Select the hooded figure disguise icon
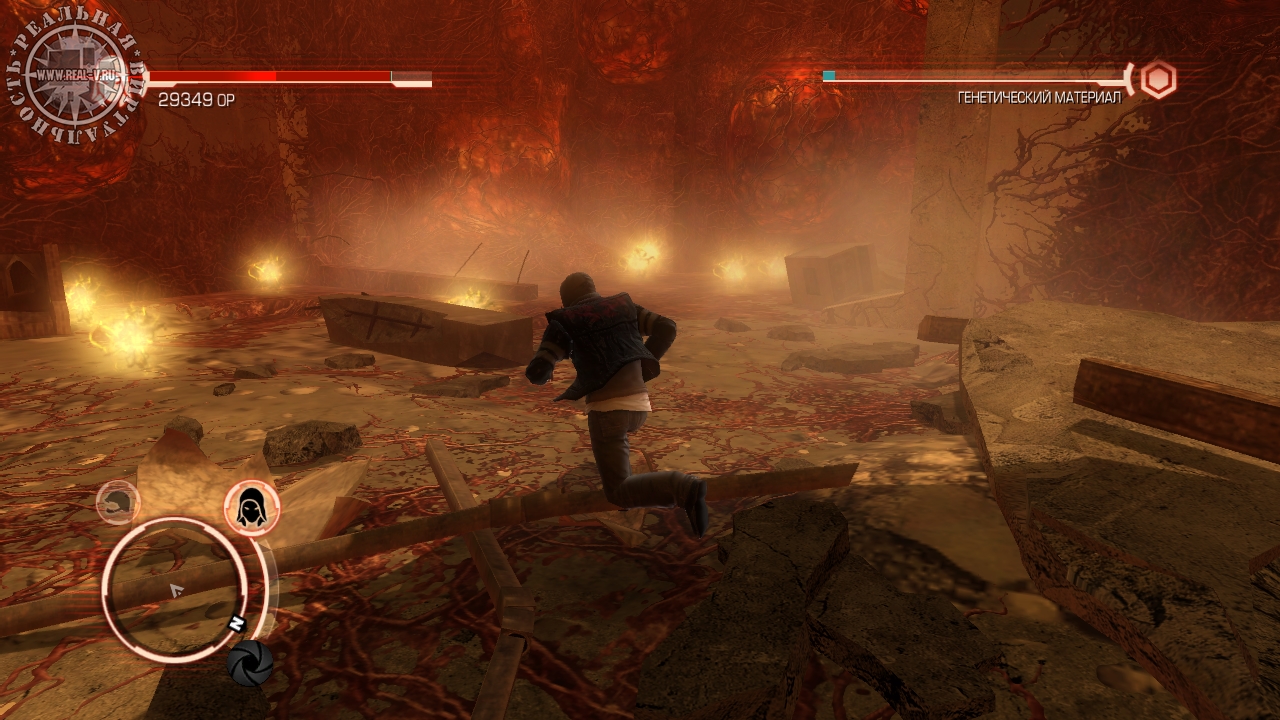This screenshot has height=720, width=1280. tap(251, 508)
